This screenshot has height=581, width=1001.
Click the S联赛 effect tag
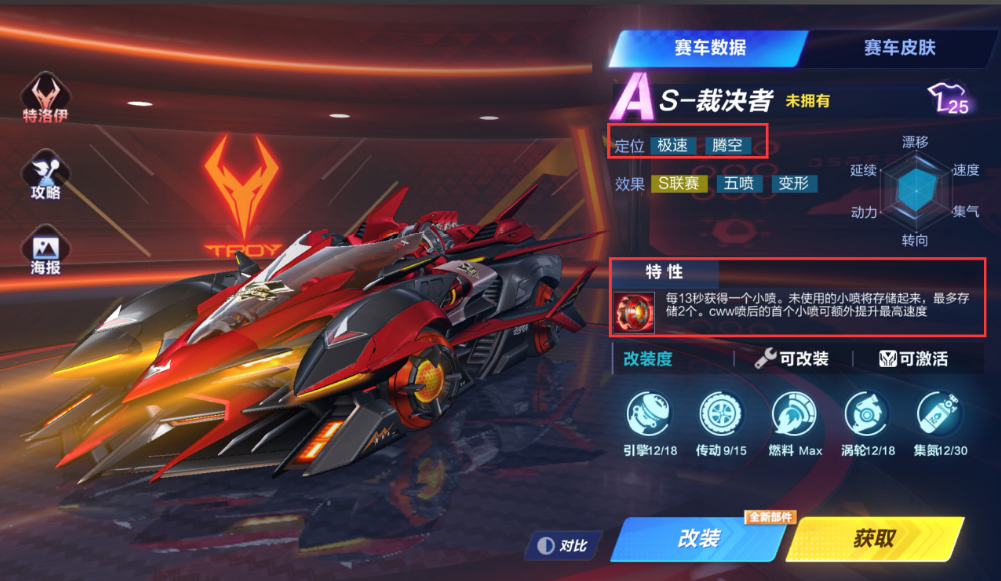click(x=679, y=184)
